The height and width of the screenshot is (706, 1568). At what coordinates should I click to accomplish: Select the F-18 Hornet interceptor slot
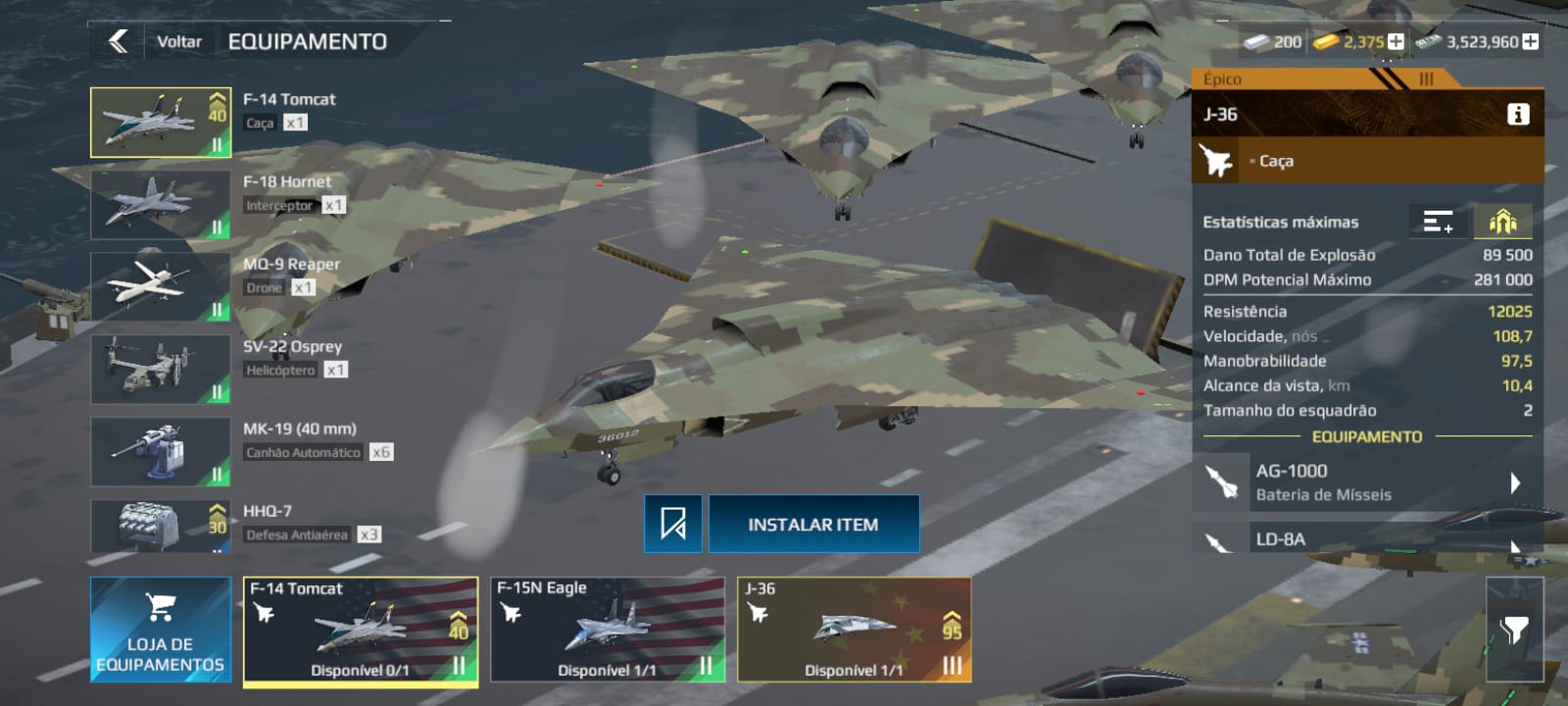coord(161,204)
